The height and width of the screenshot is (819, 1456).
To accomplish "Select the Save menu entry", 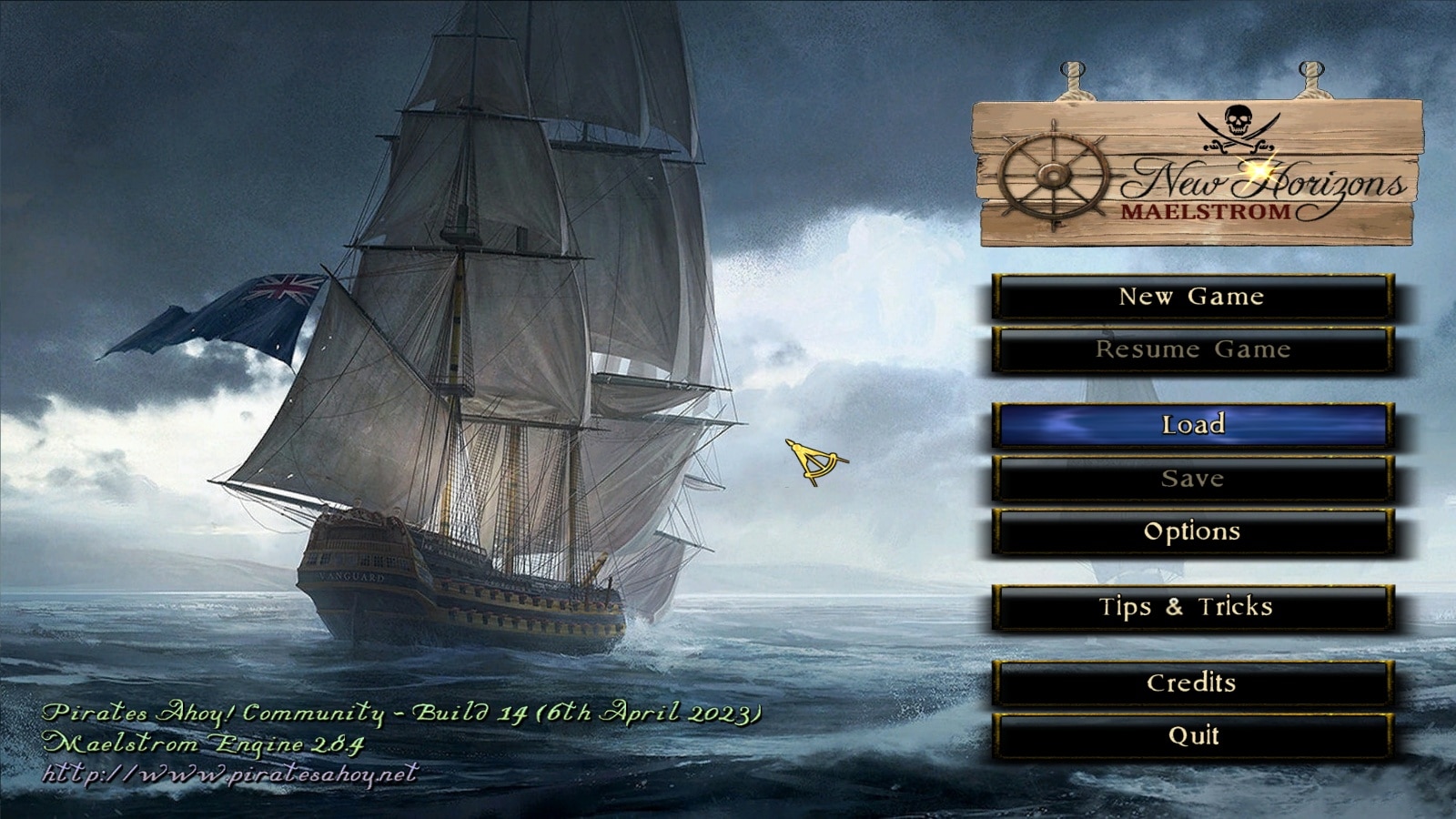I will [x=1192, y=479].
